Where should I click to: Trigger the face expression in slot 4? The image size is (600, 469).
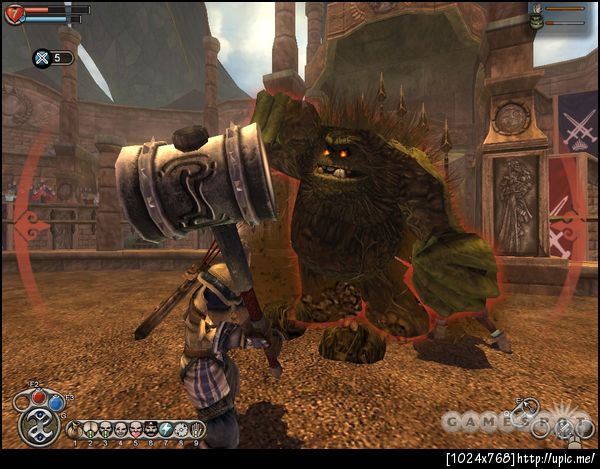pyautogui.click(x=120, y=429)
